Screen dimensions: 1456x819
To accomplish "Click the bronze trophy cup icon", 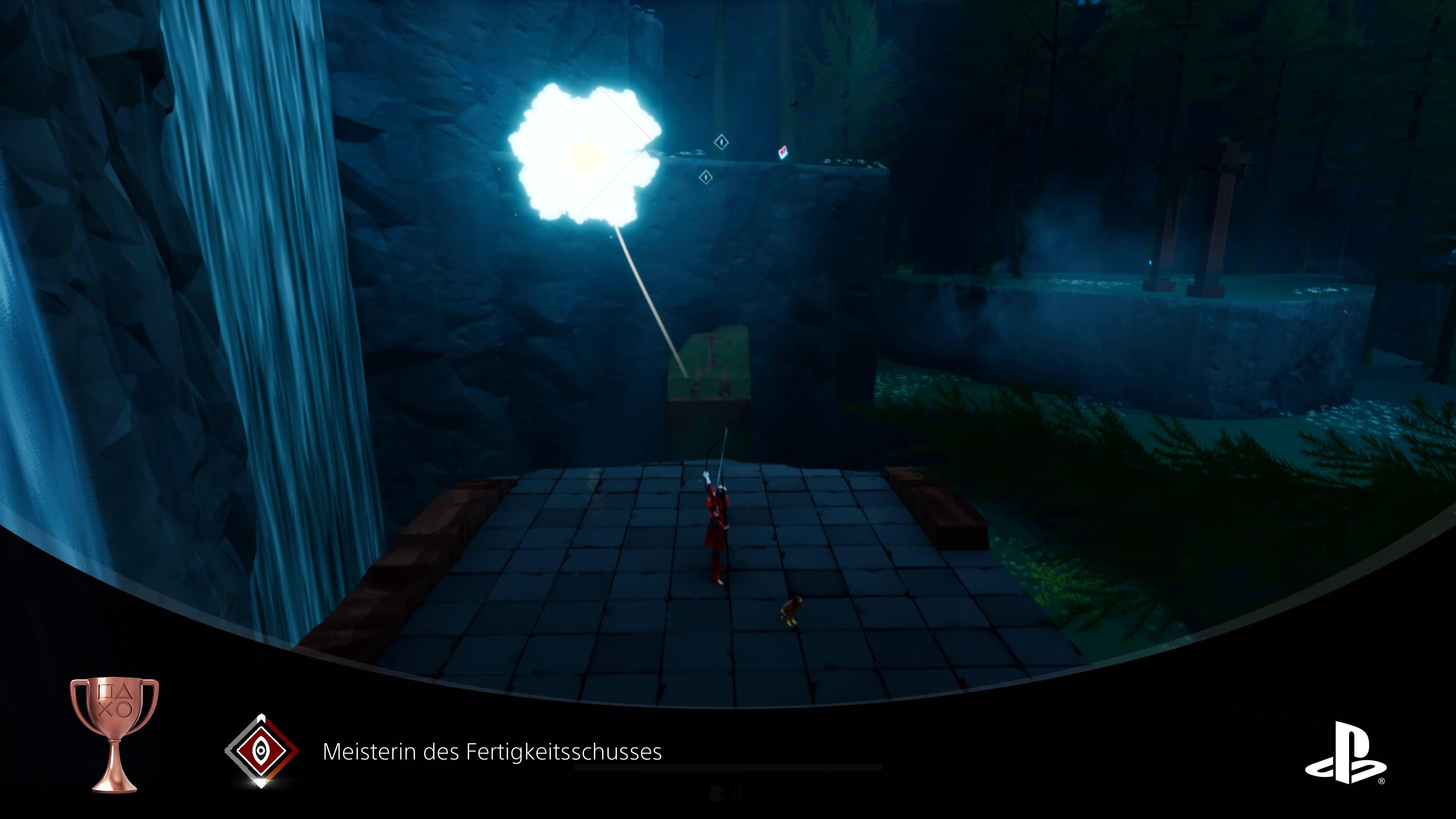I will click(x=114, y=734).
